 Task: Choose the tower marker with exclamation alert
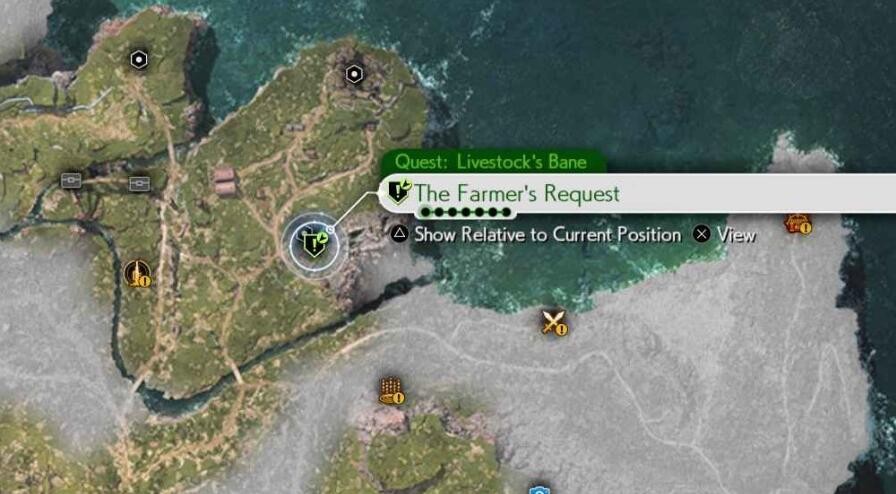[x=136, y=272]
